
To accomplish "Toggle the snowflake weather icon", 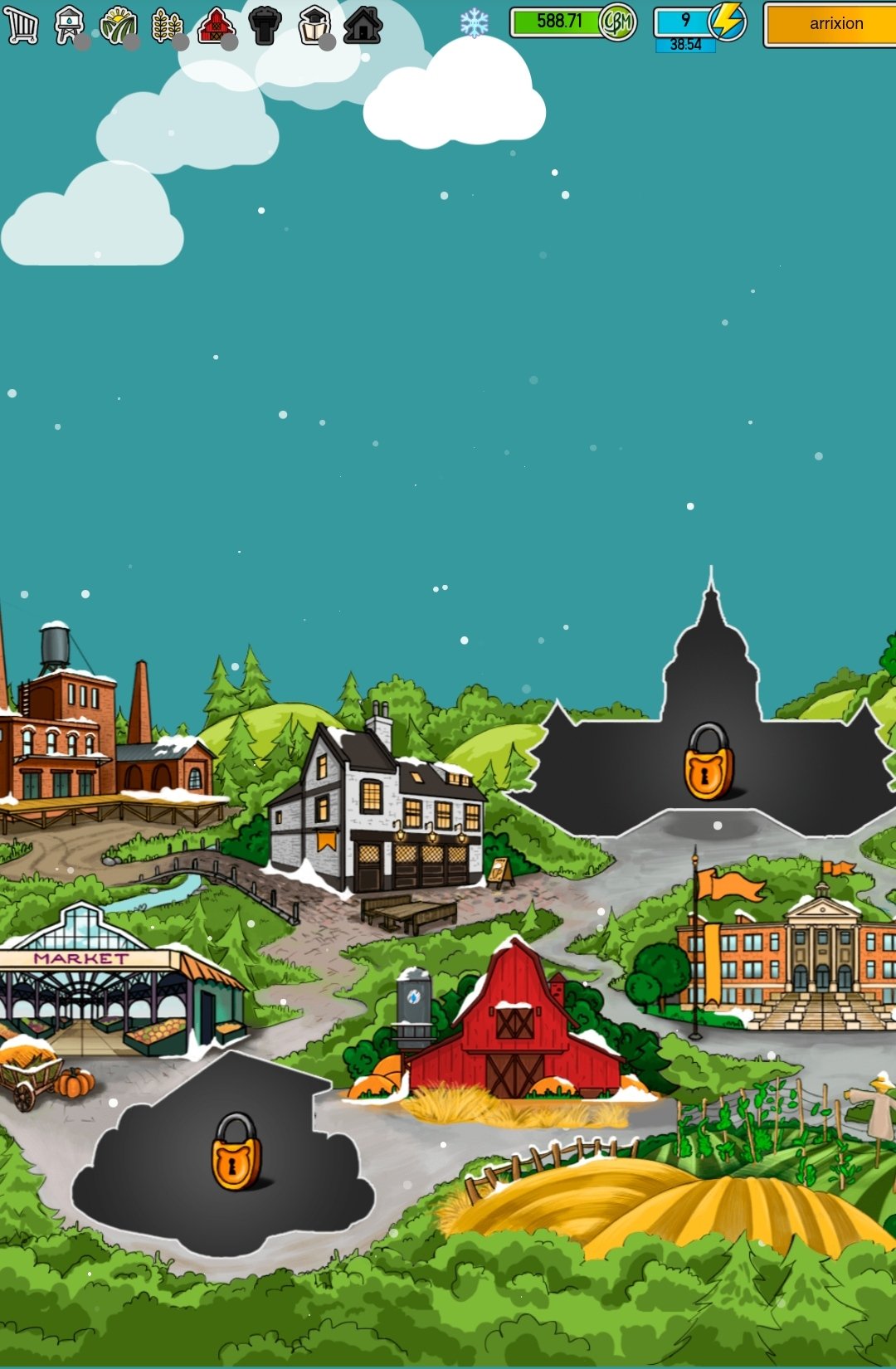I will [x=474, y=23].
